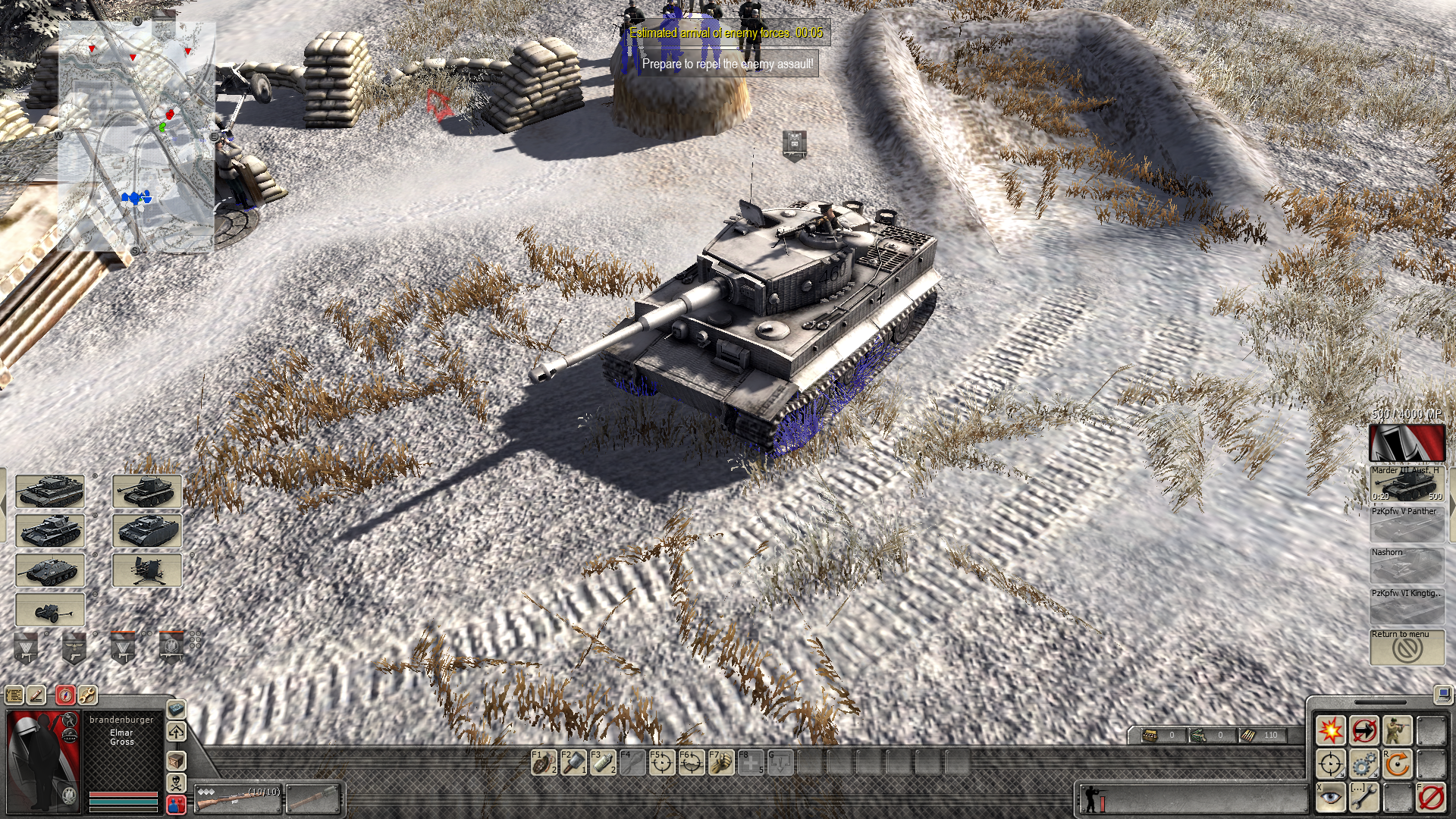Choose the anti-tank grenade hotbar slot
Image resolution: width=1456 pixels, height=819 pixels.
point(573,762)
